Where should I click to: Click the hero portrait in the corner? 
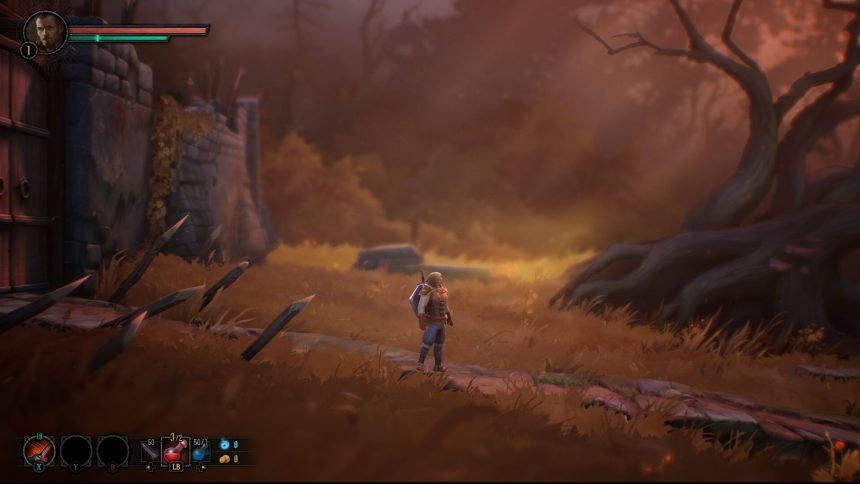click(x=45, y=30)
